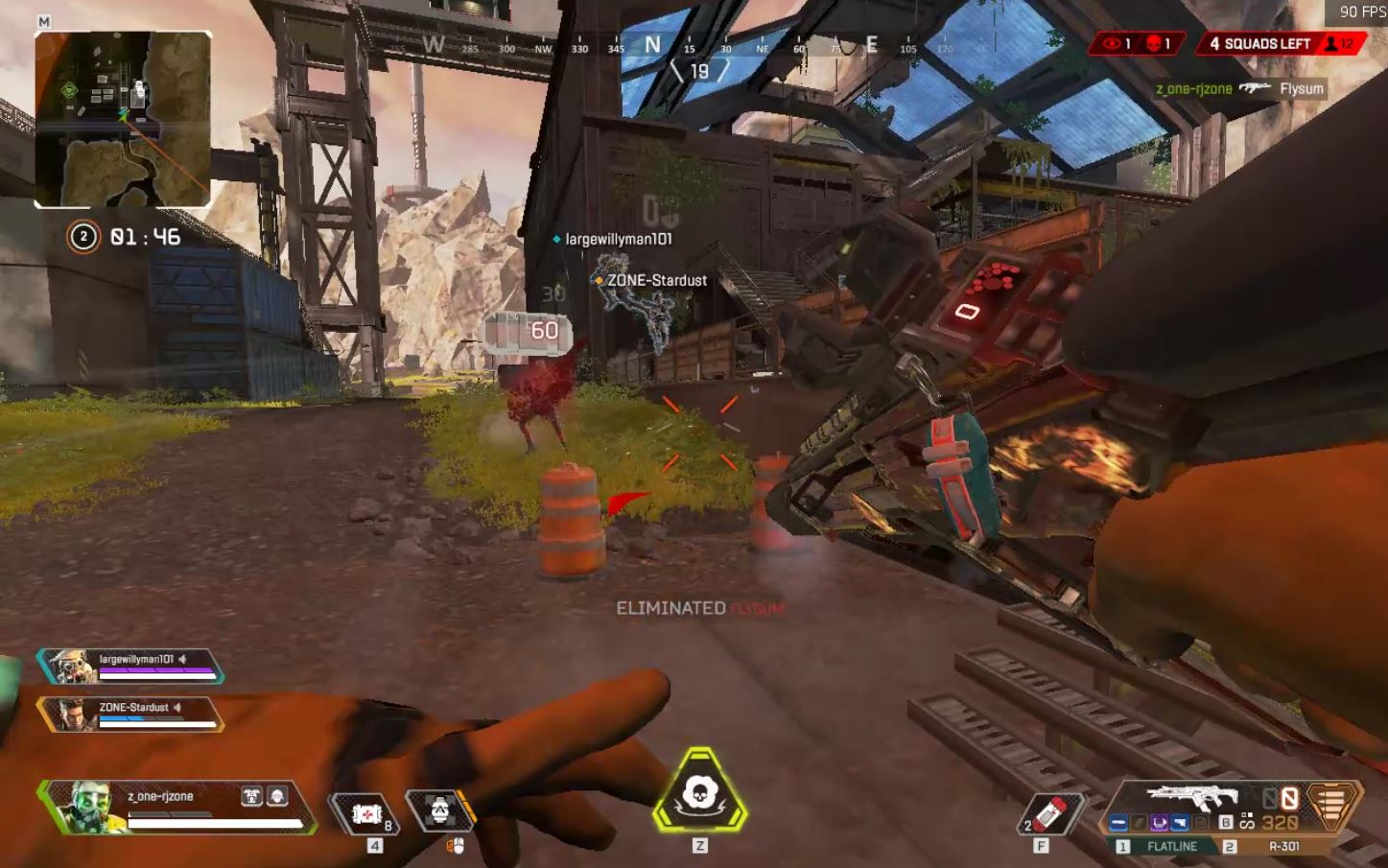Click the kill feed entry for Flysum
Screen dimensions: 1388x868
pyautogui.click(x=1239, y=89)
